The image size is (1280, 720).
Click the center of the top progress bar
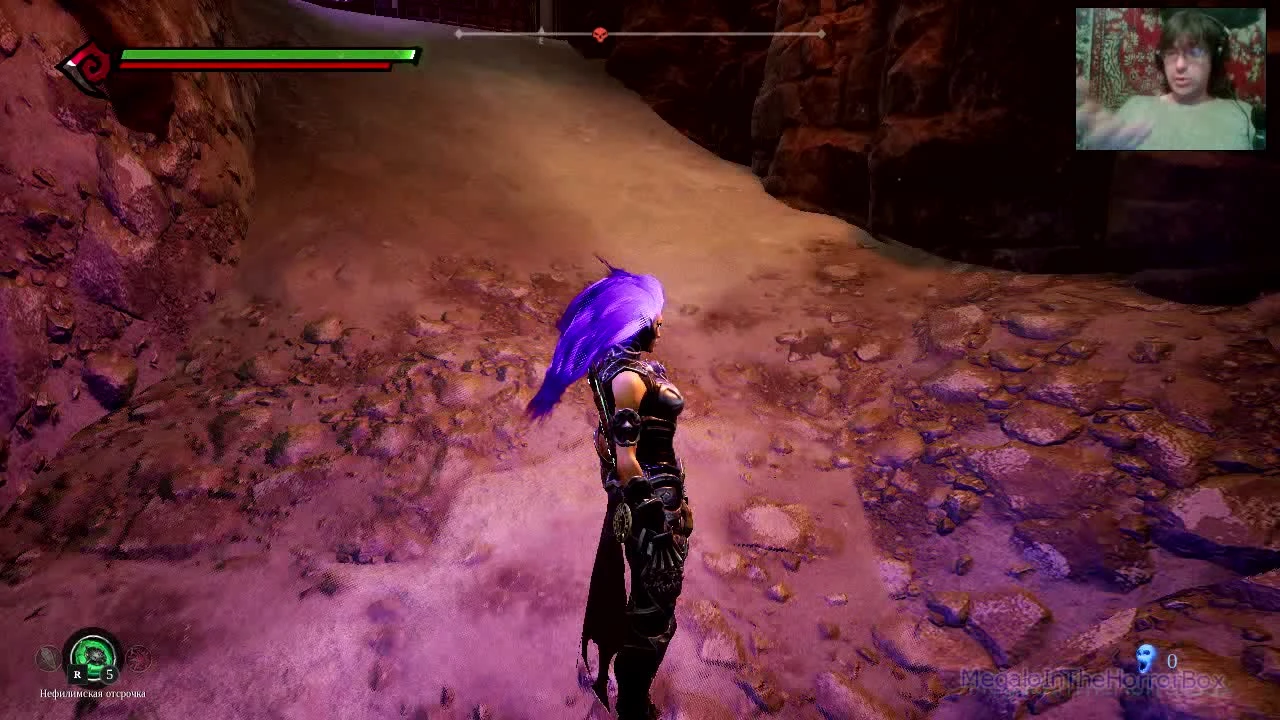tap(640, 33)
